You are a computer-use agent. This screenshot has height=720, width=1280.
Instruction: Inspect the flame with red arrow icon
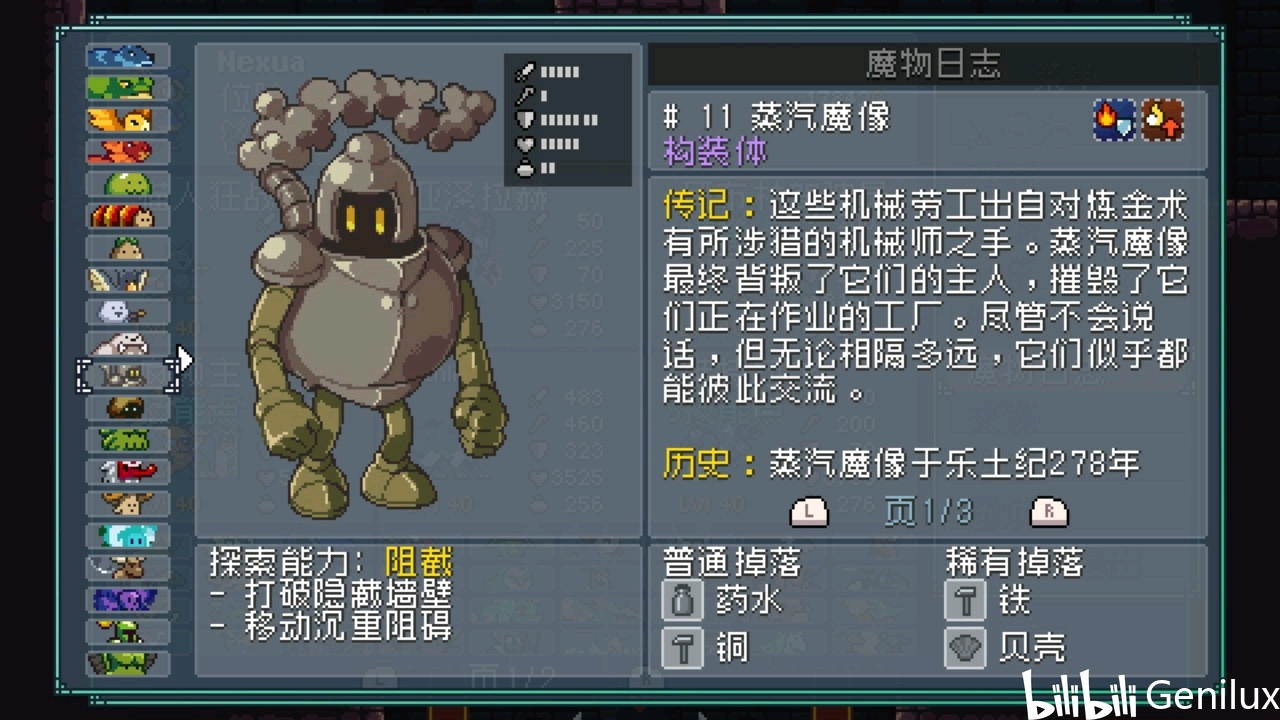[1163, 121]
